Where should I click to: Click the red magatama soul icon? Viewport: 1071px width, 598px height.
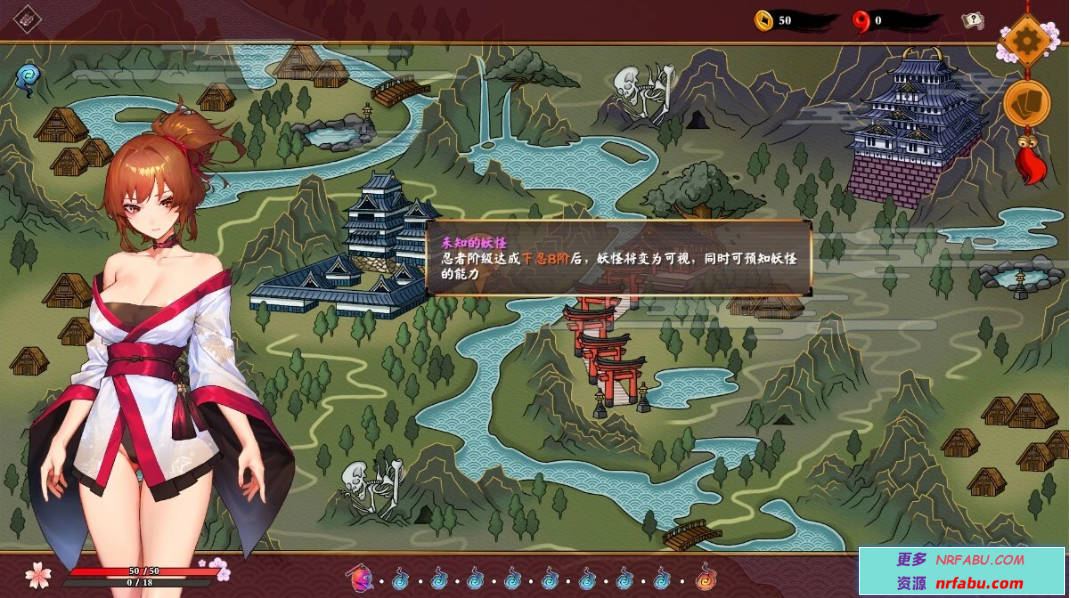coord(859,20)
